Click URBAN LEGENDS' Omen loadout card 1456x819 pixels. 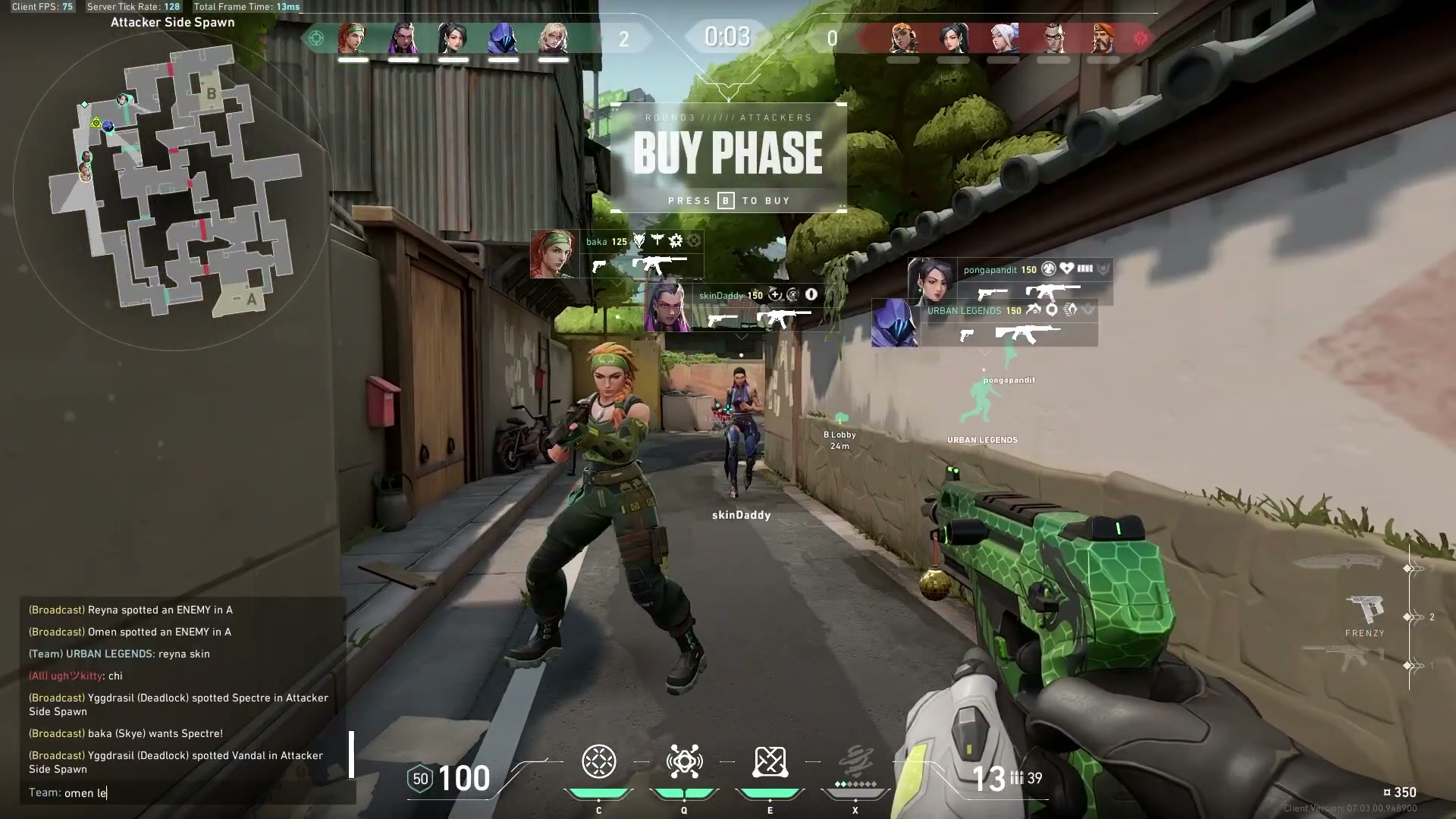pos(984,322)
